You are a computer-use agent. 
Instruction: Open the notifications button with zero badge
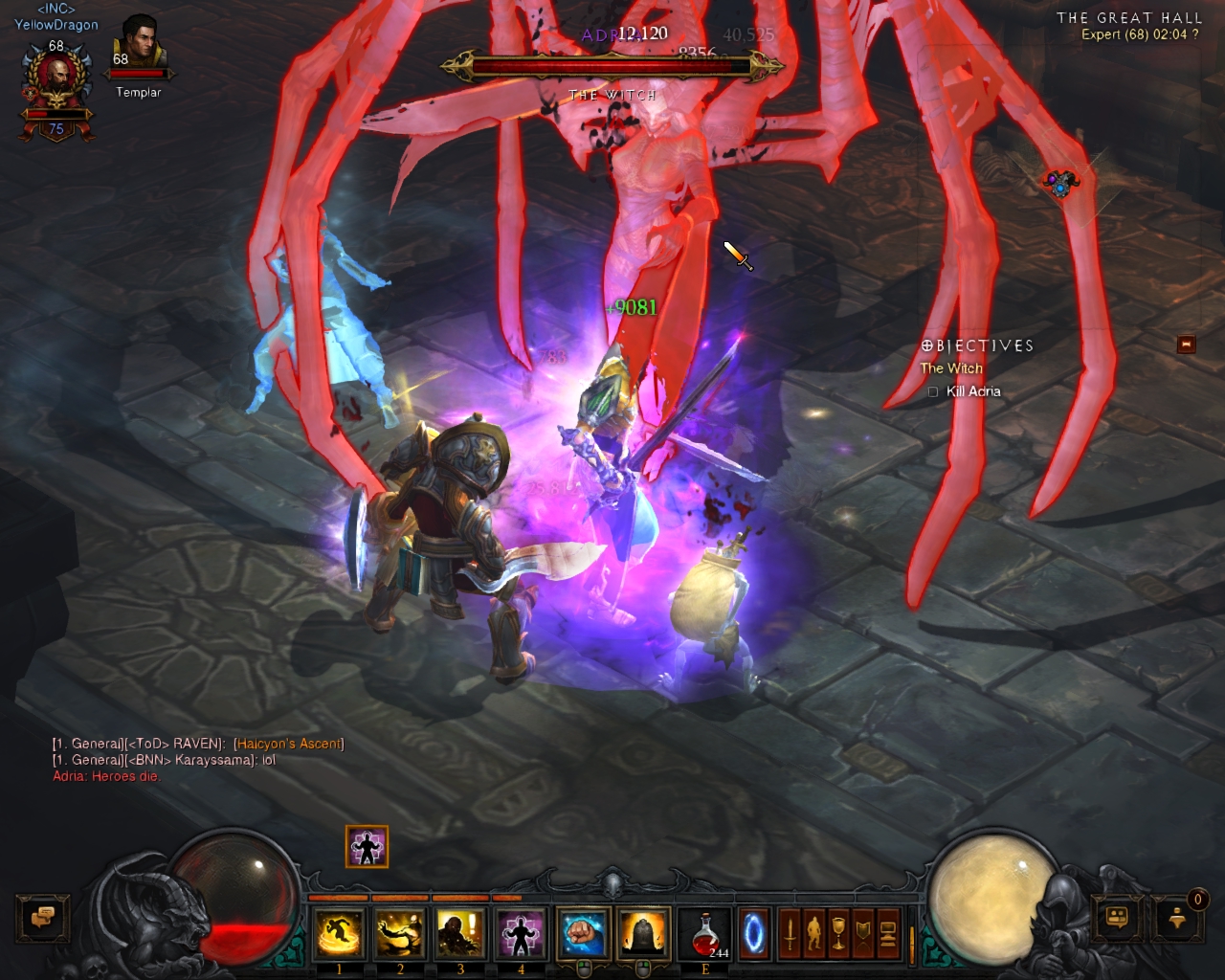pyautogui.click(x=1178, y=918)
